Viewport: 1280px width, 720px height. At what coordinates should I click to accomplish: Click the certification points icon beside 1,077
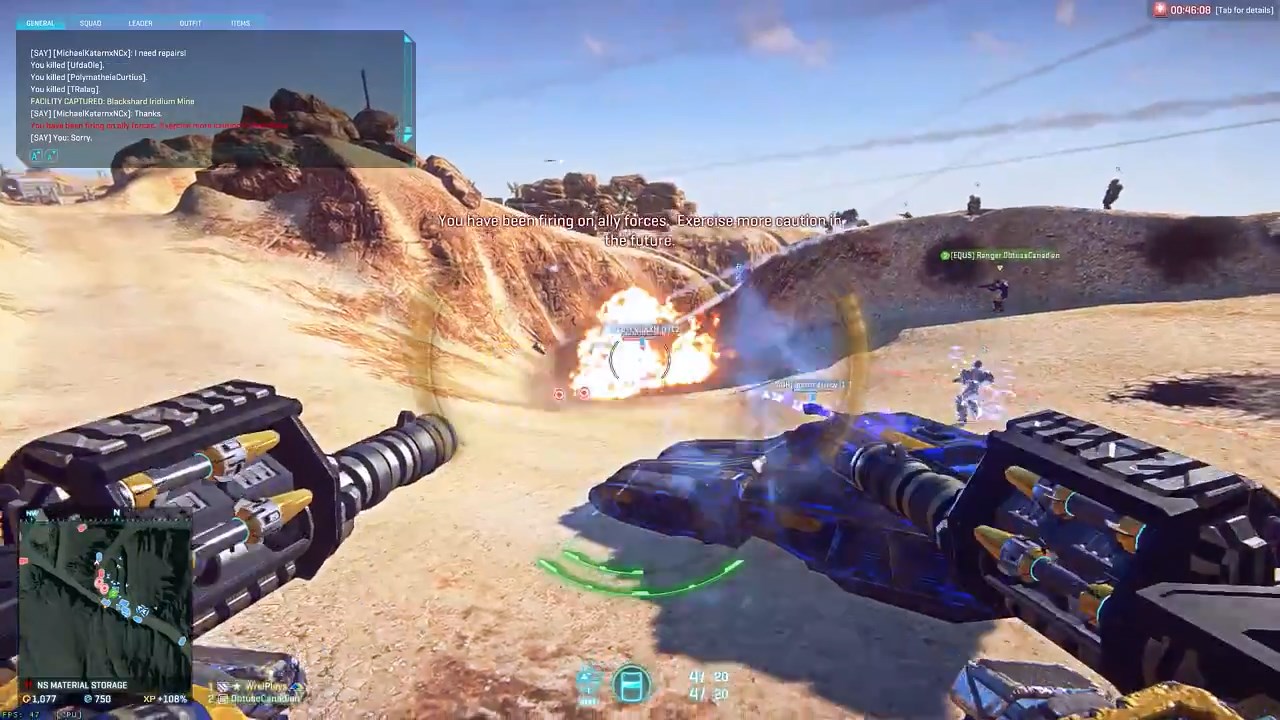29,698
